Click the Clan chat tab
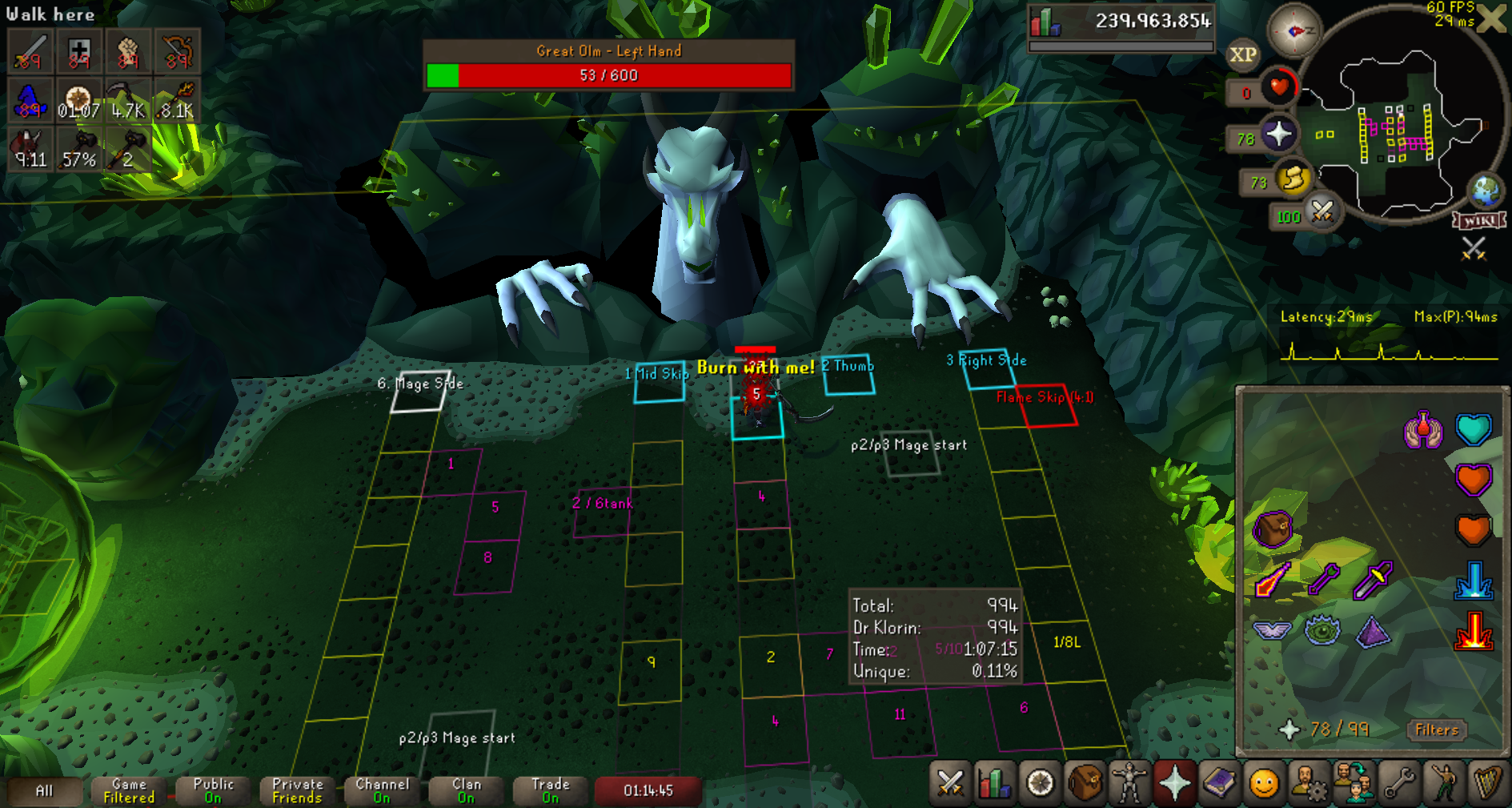The image size is (1512, 808). (467, 790)
